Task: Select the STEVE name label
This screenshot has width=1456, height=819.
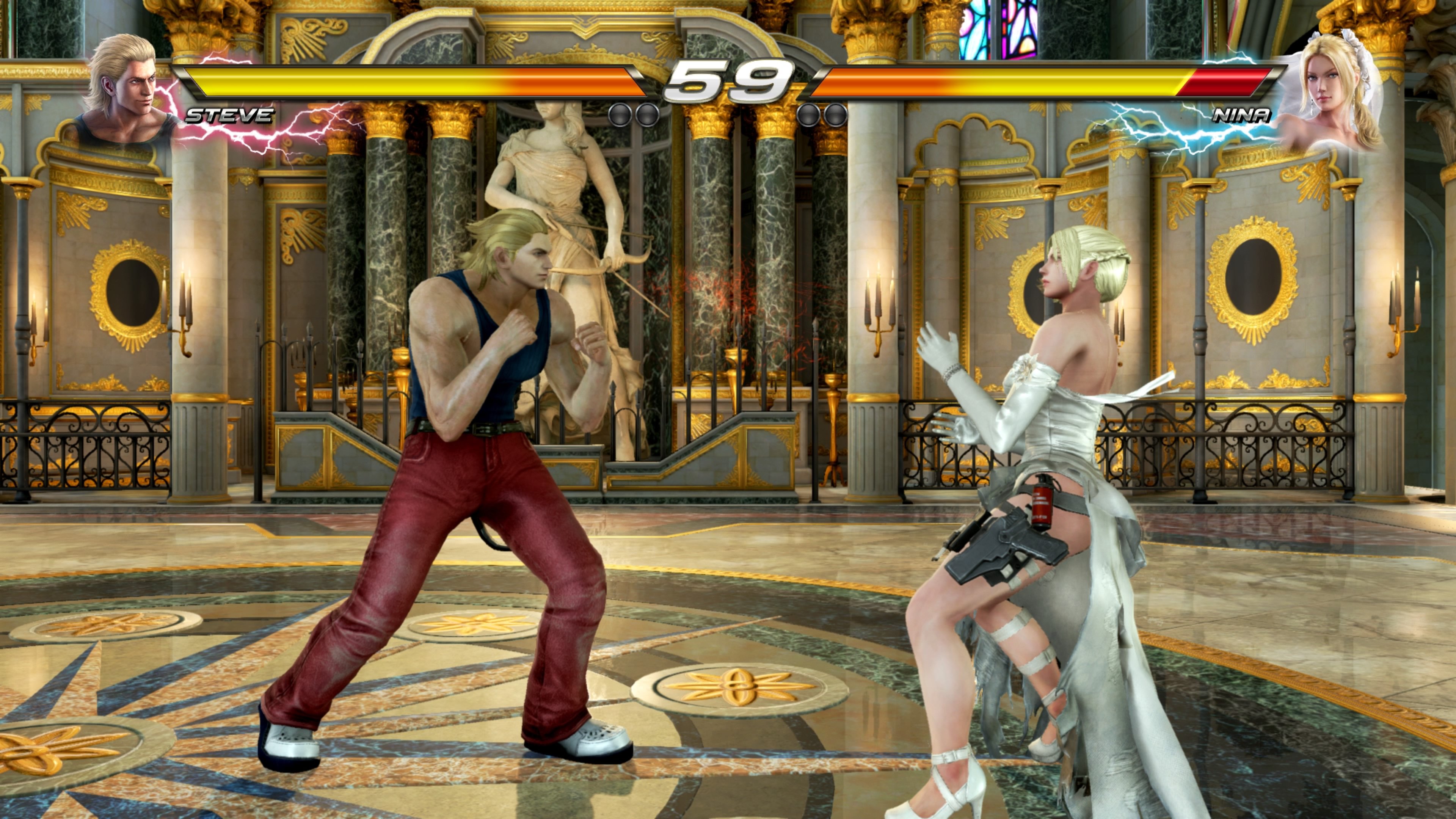Action: click(x=229, y=116)
